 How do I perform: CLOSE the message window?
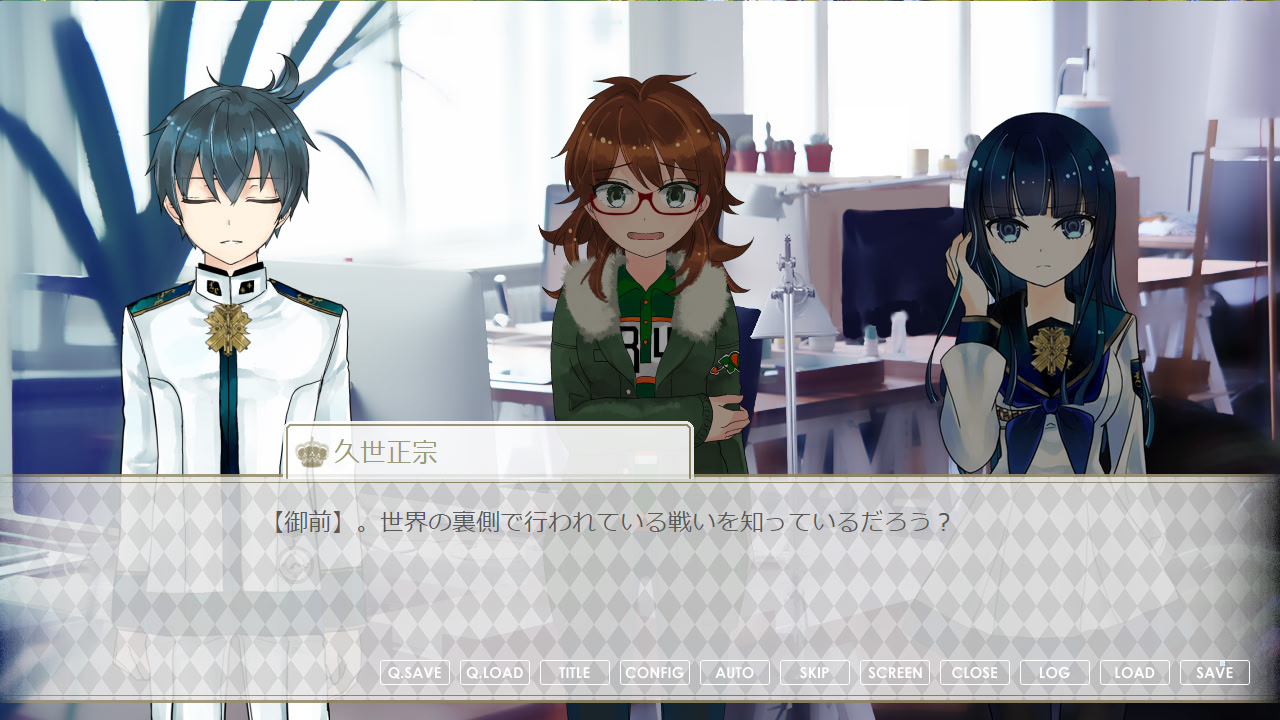(x=974, y=672)
